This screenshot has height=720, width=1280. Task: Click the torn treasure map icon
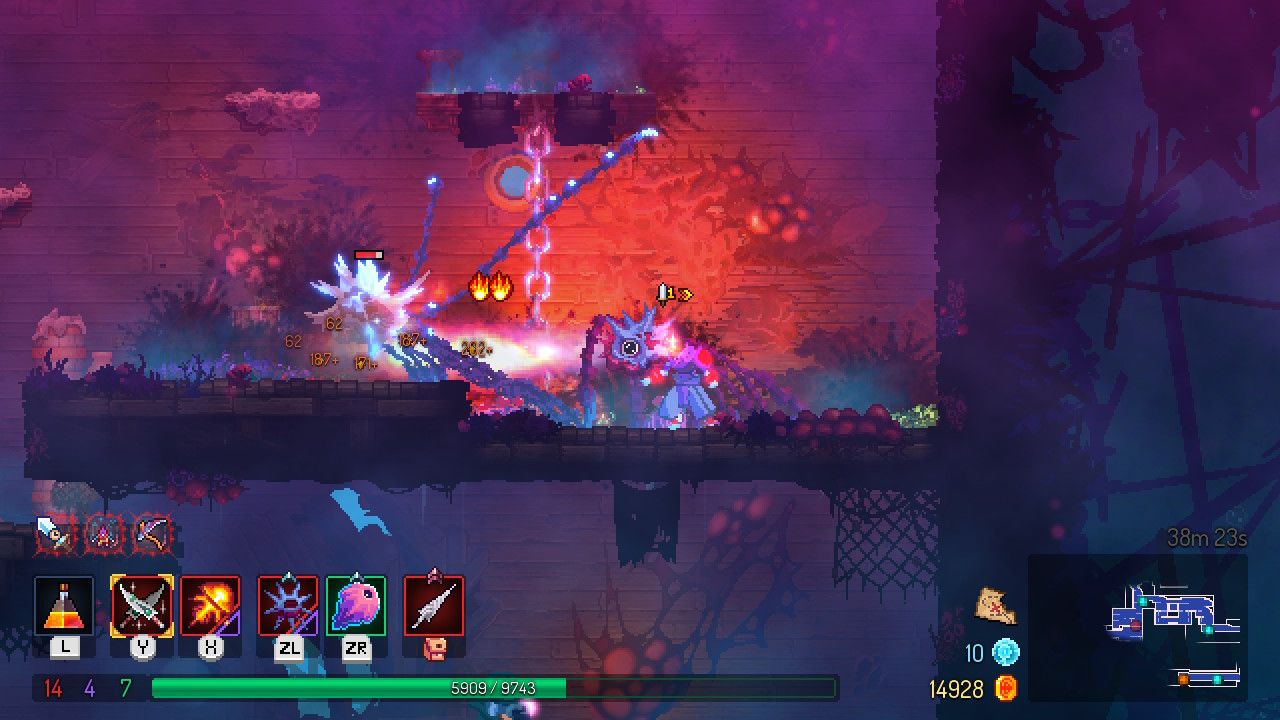click(x=996, y=606)
